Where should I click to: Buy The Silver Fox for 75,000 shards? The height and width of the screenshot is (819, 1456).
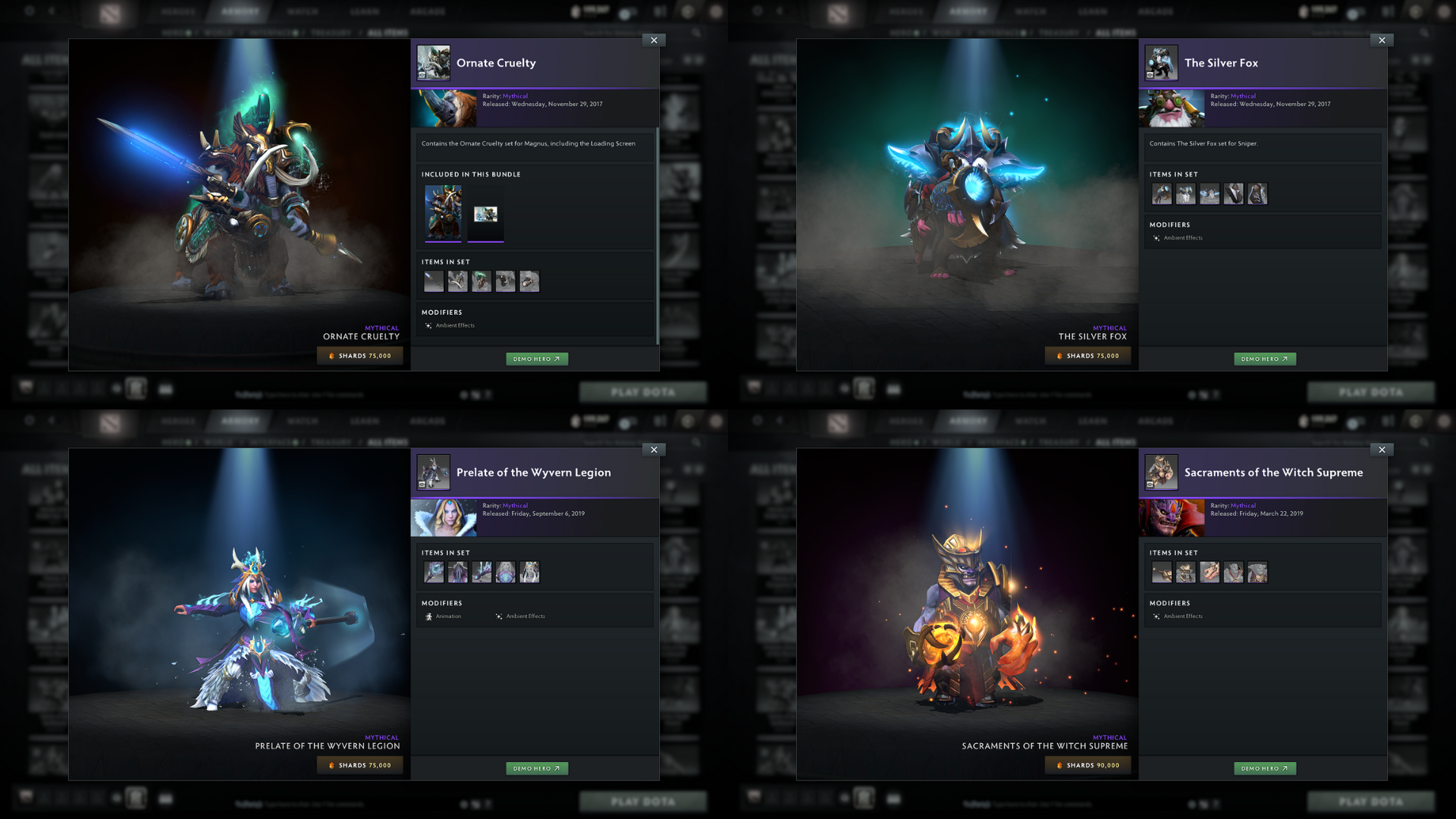coord(1087,355)
